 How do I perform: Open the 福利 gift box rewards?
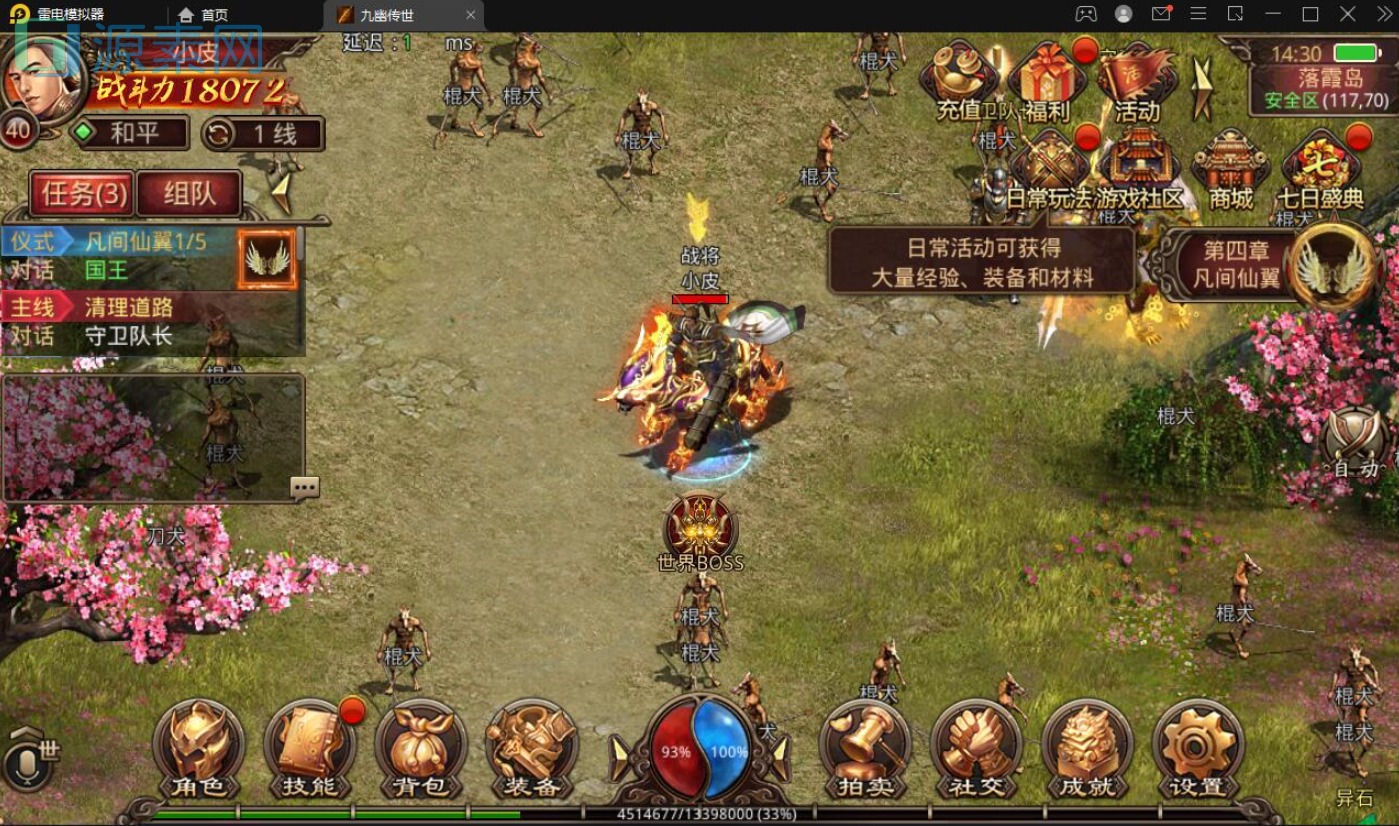(x=1047, y=82)
